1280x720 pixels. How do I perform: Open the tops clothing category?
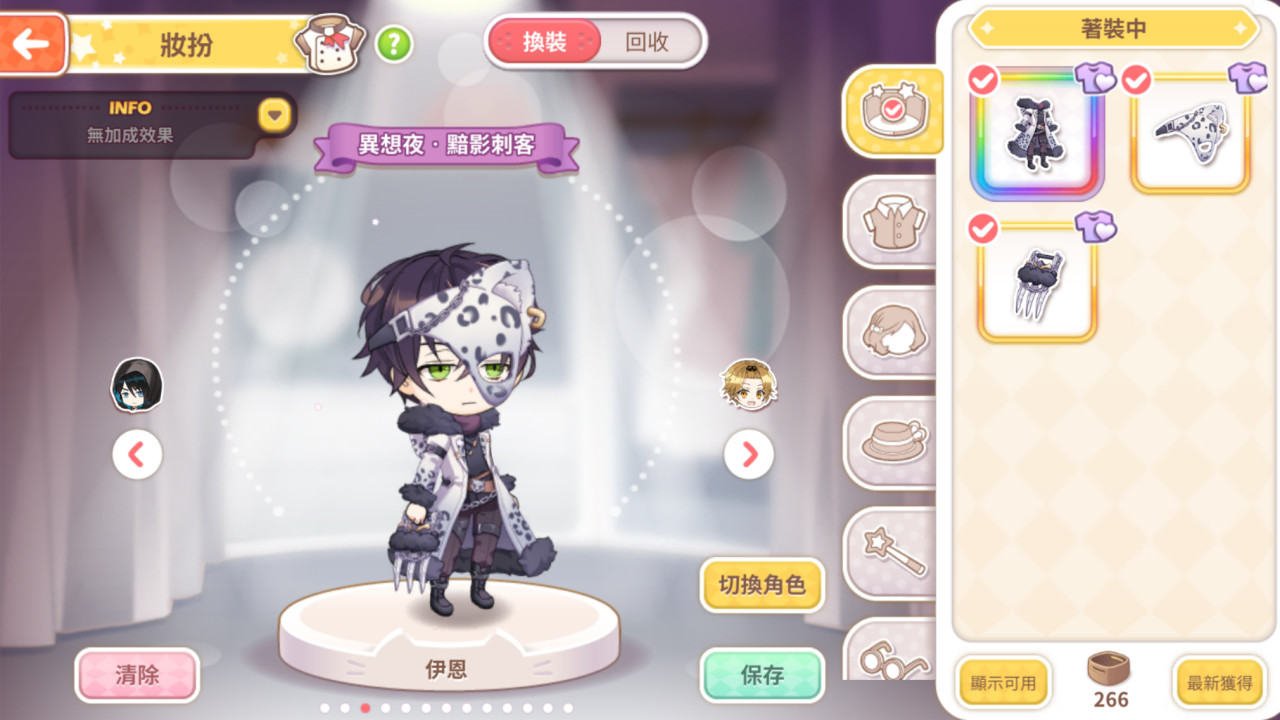[893, 222]
